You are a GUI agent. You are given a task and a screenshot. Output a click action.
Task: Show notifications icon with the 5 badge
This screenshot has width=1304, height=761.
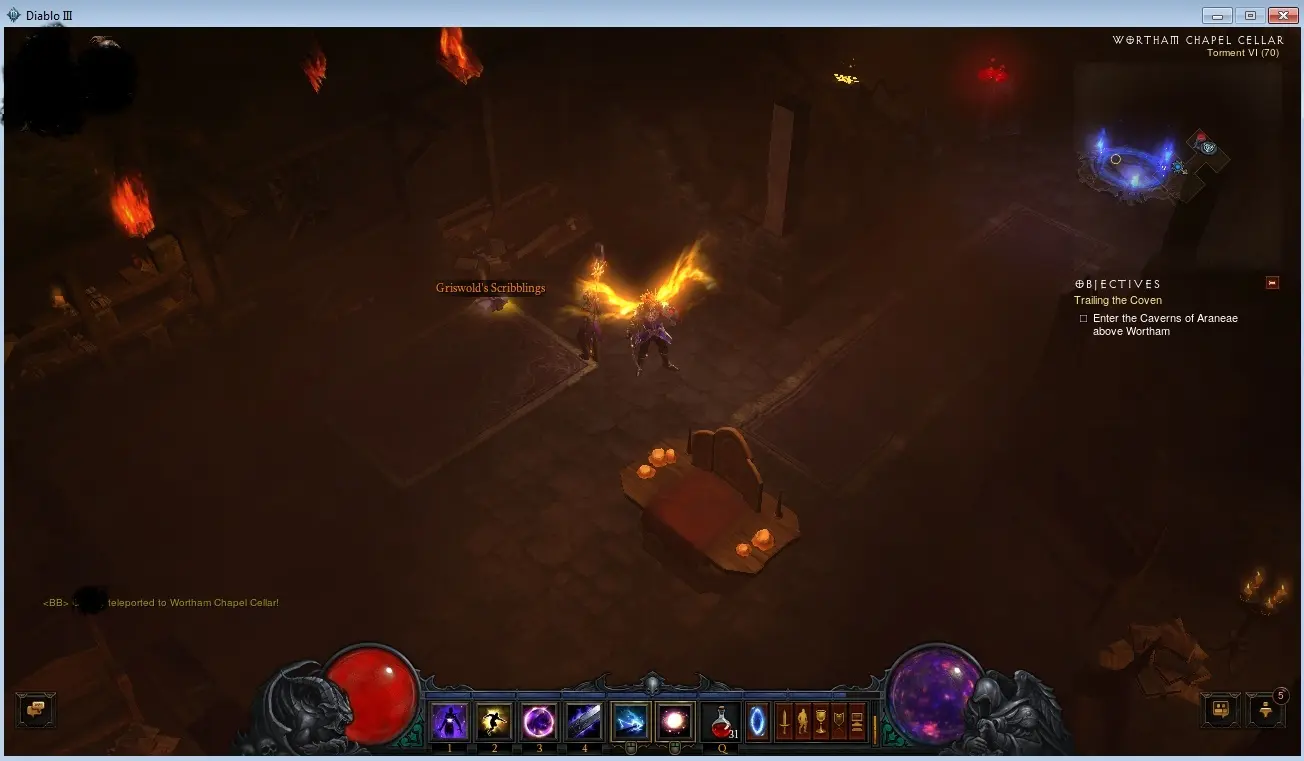click(1265, 711)
